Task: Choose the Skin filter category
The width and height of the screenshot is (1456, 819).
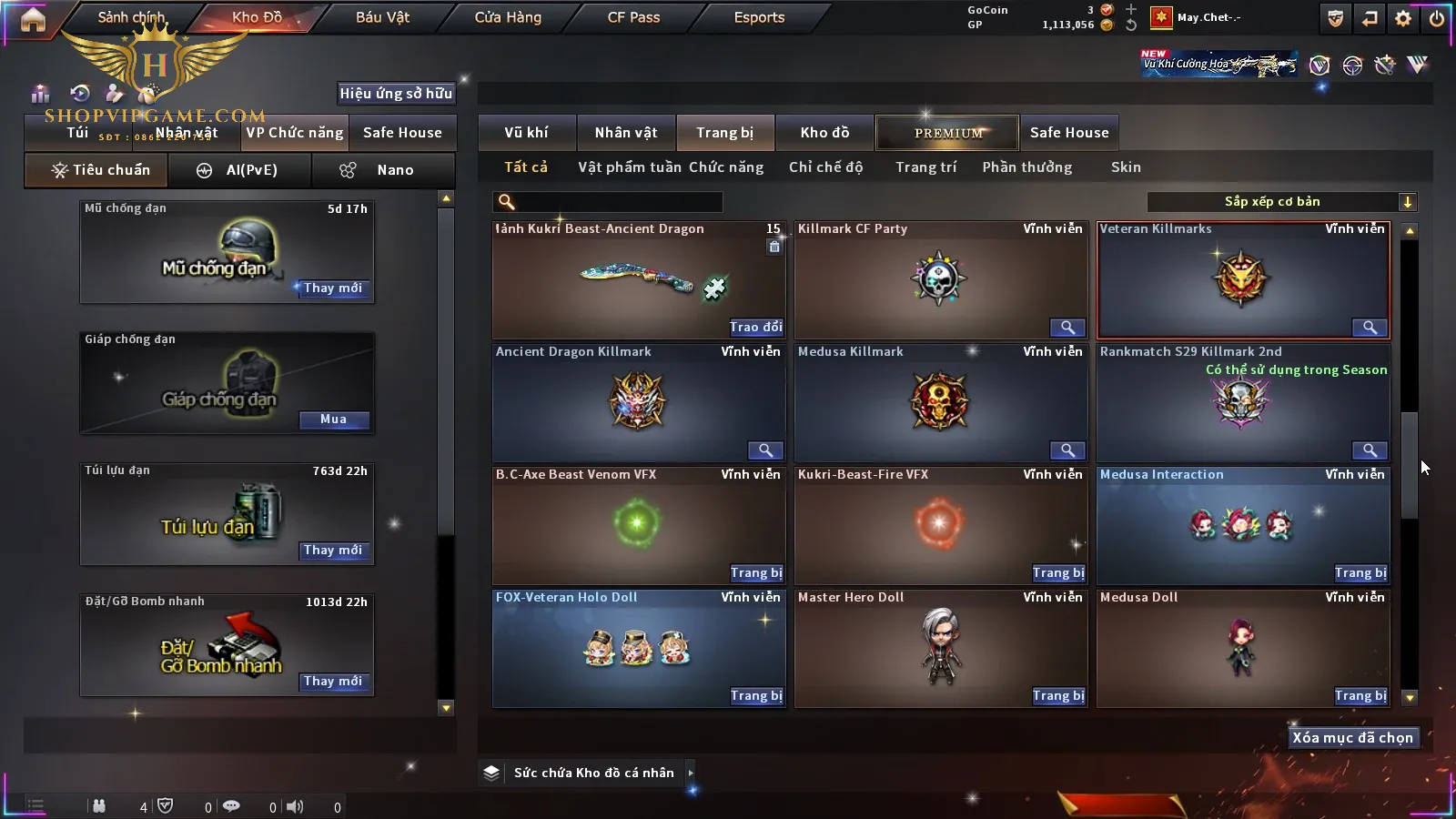Action: 1126,167
